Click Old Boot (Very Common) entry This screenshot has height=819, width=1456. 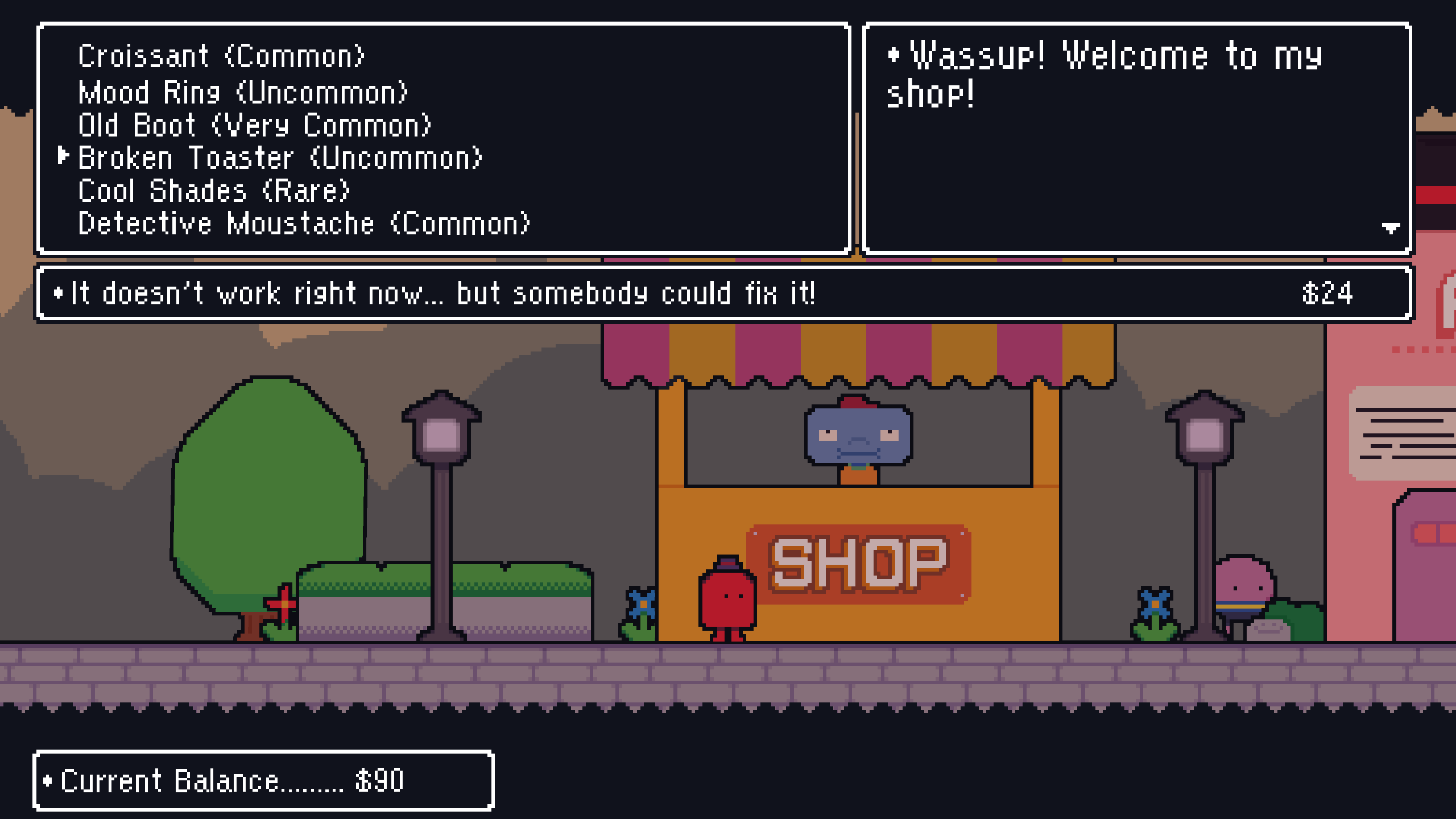pos(256,125)
